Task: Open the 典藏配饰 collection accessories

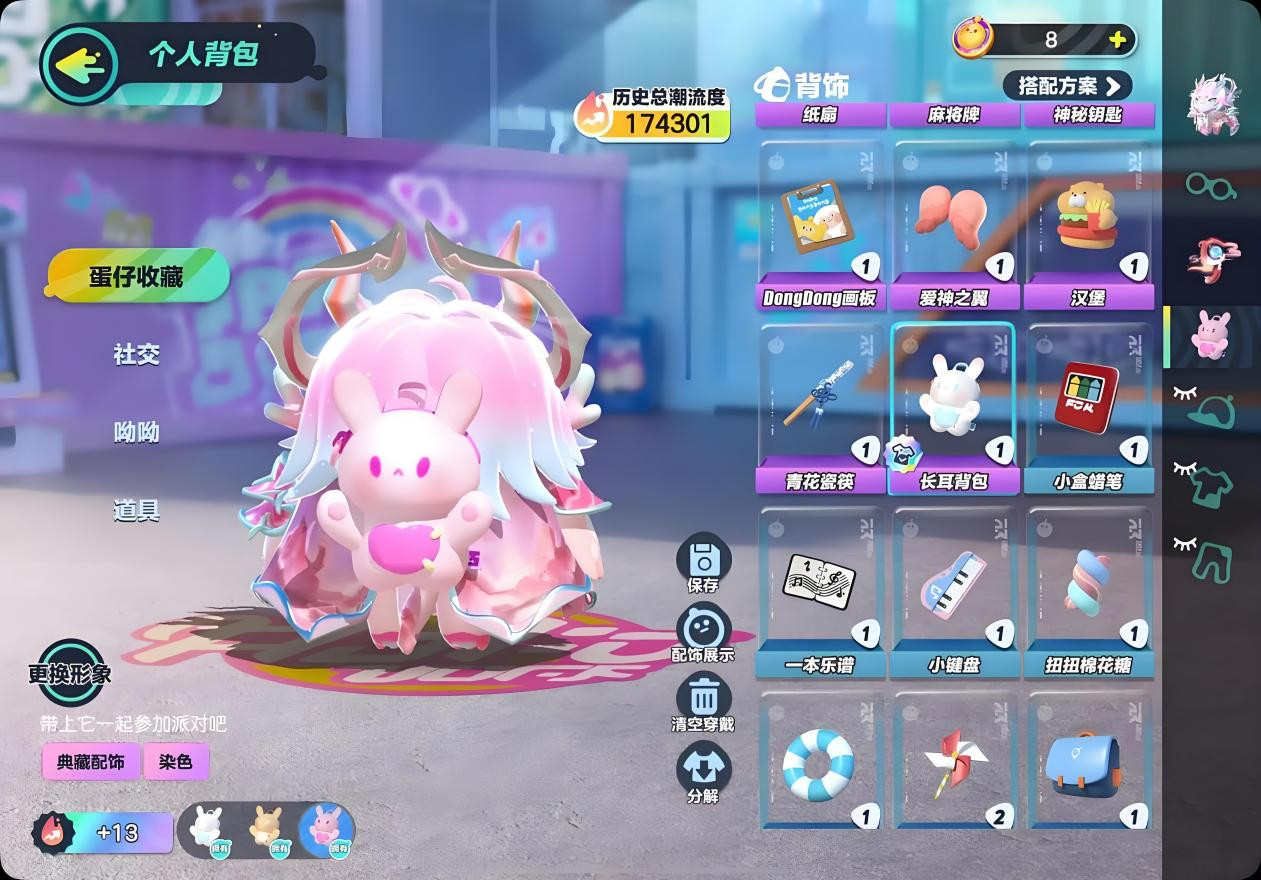Action: pyautogui.click(x=90, y=762)
